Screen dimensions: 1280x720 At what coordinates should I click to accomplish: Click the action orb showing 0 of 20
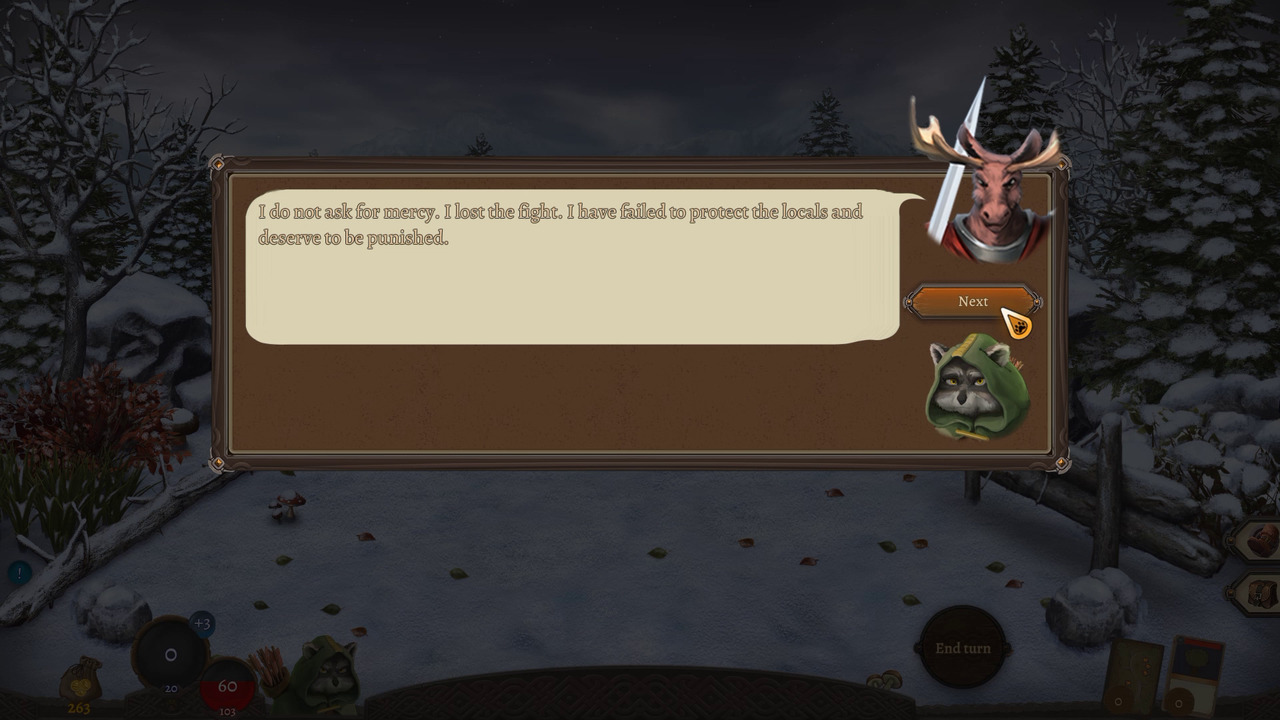170,654
